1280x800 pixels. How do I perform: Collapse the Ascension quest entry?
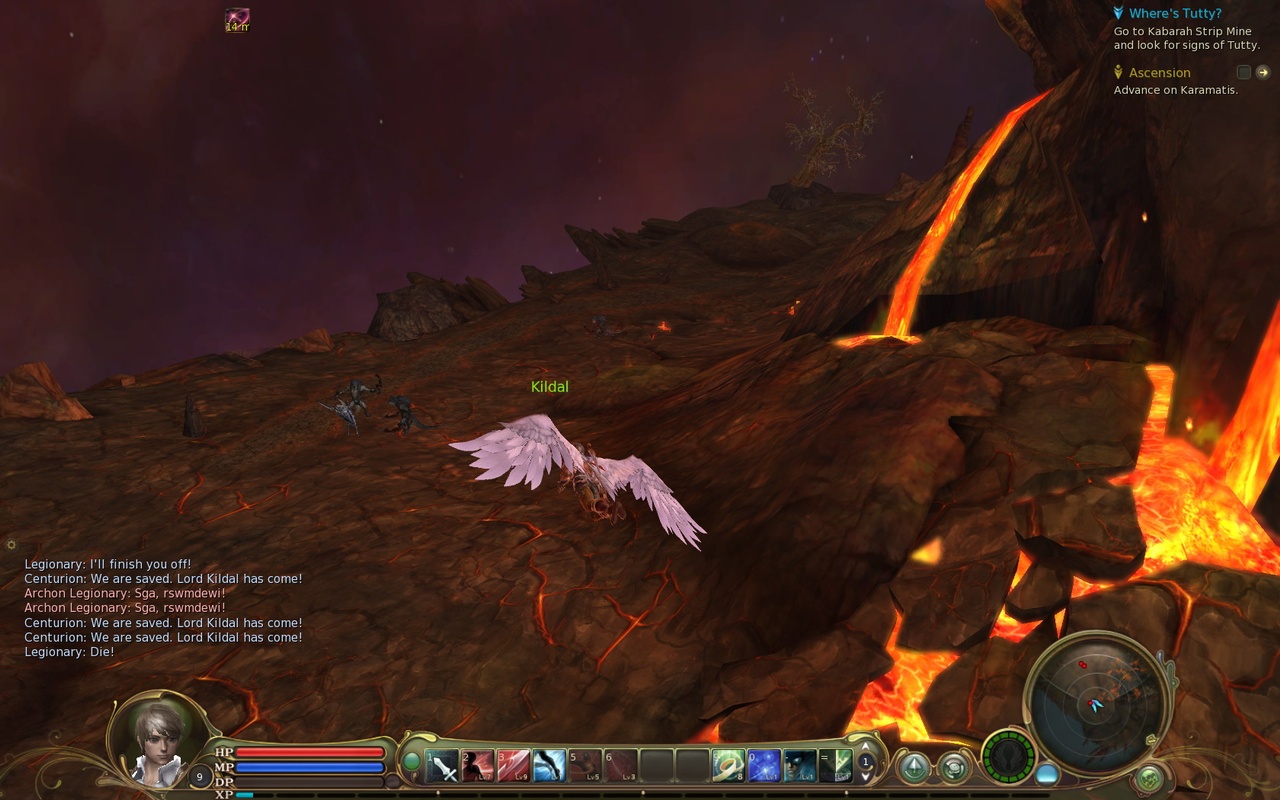tap(1118, 72)
